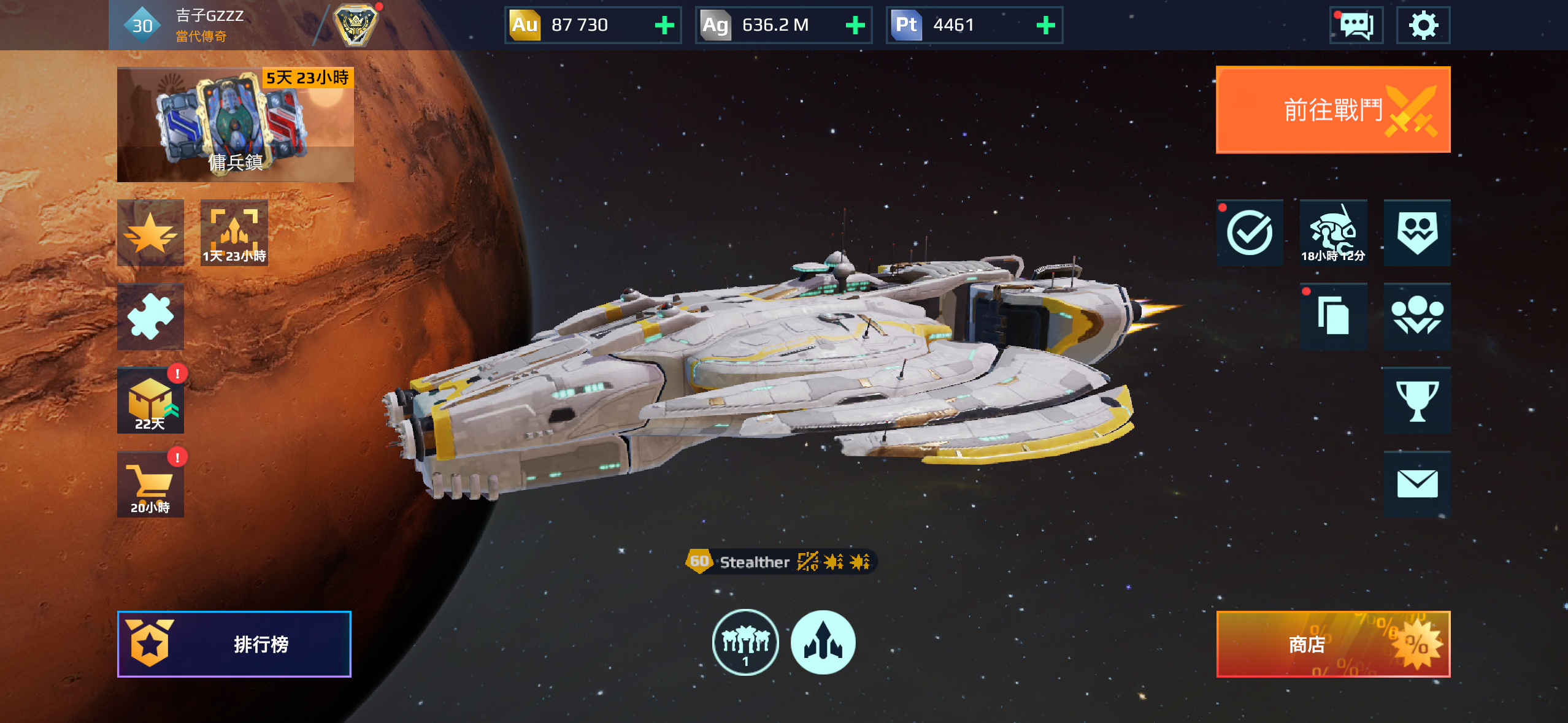Open the 商店 shop
This screenshot has width=1568, height=723.
[x=1332, y=644]
